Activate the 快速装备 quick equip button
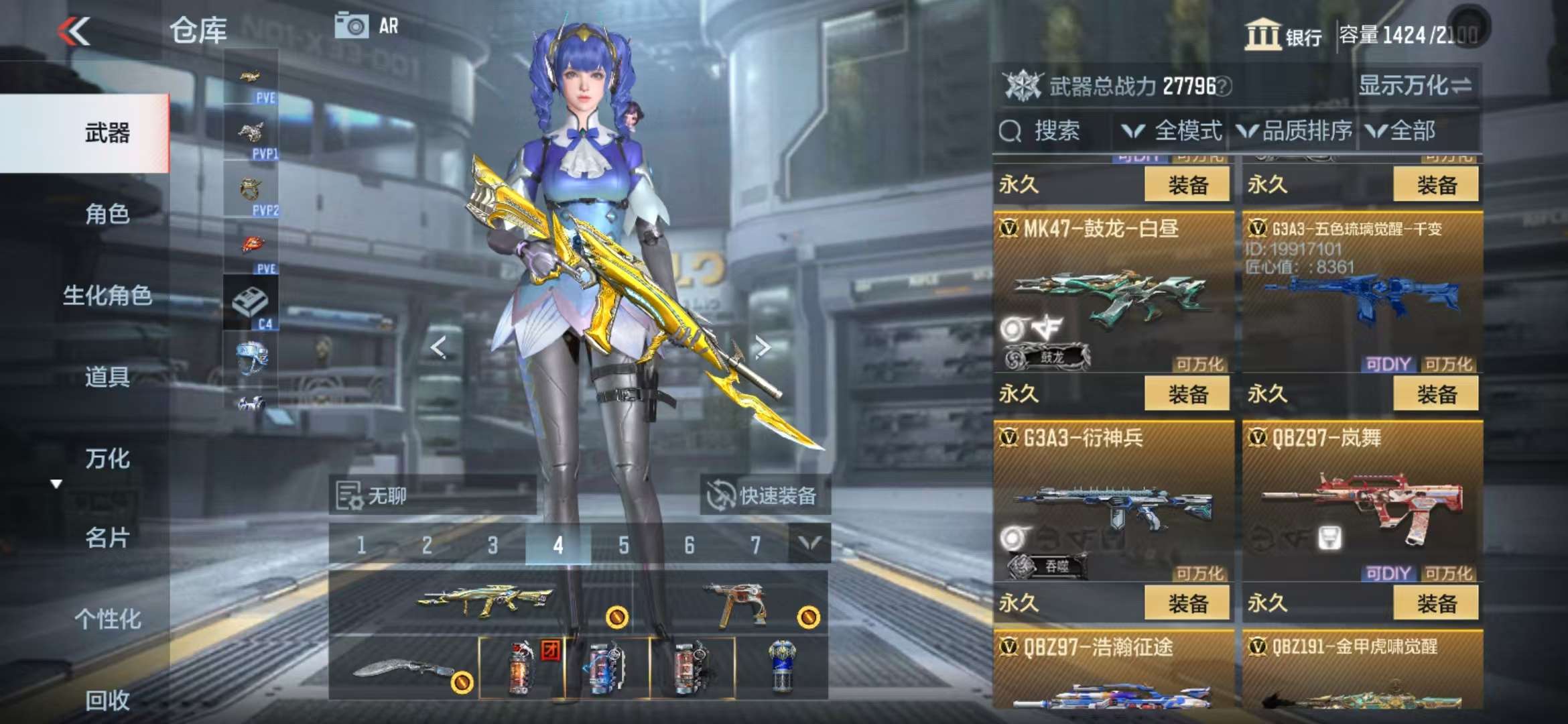Viewport: 1568px width, 724px height. (x=764, y=495)
